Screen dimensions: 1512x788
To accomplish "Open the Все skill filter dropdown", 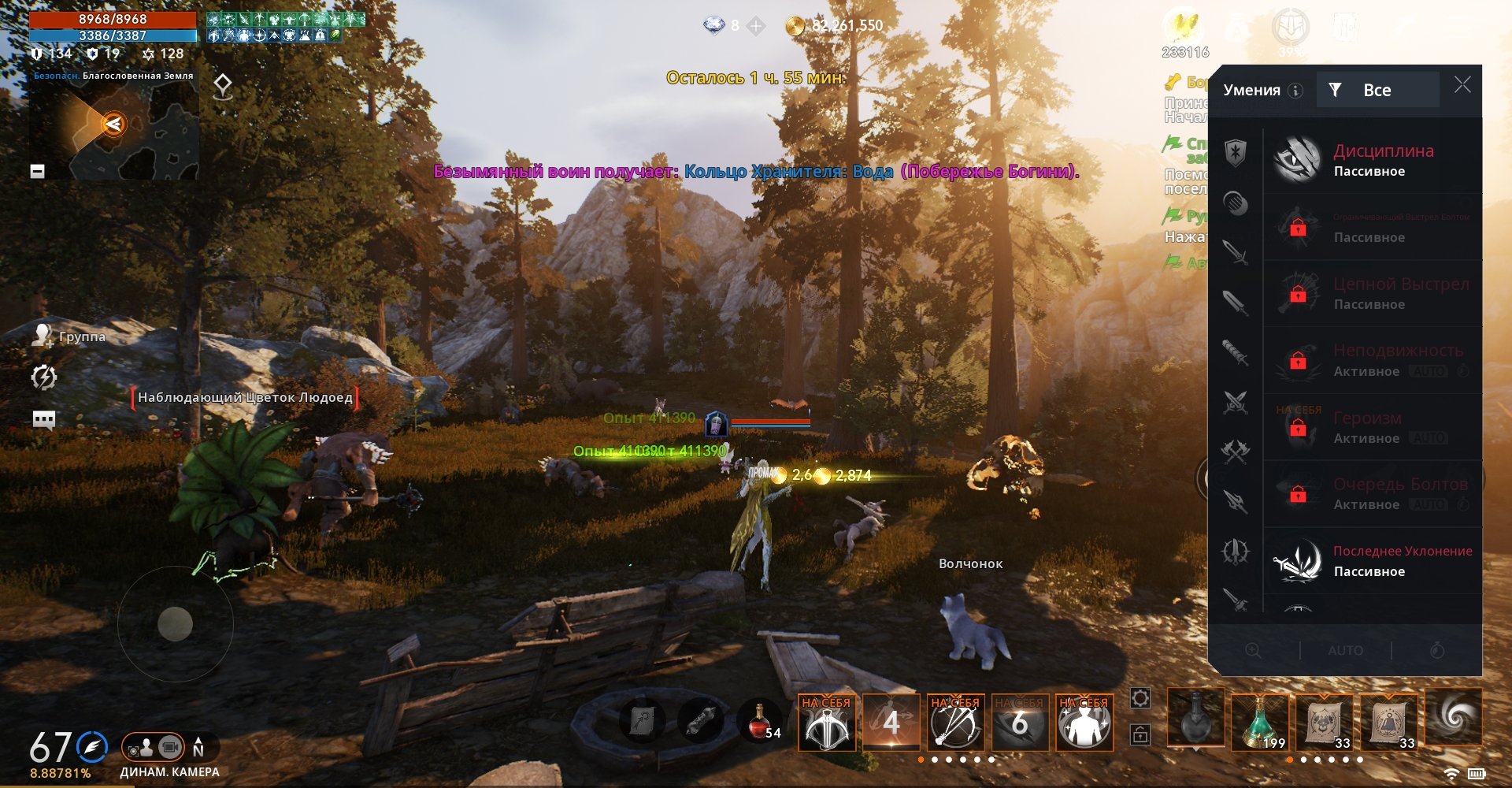I will click(x=1378, y=90).
